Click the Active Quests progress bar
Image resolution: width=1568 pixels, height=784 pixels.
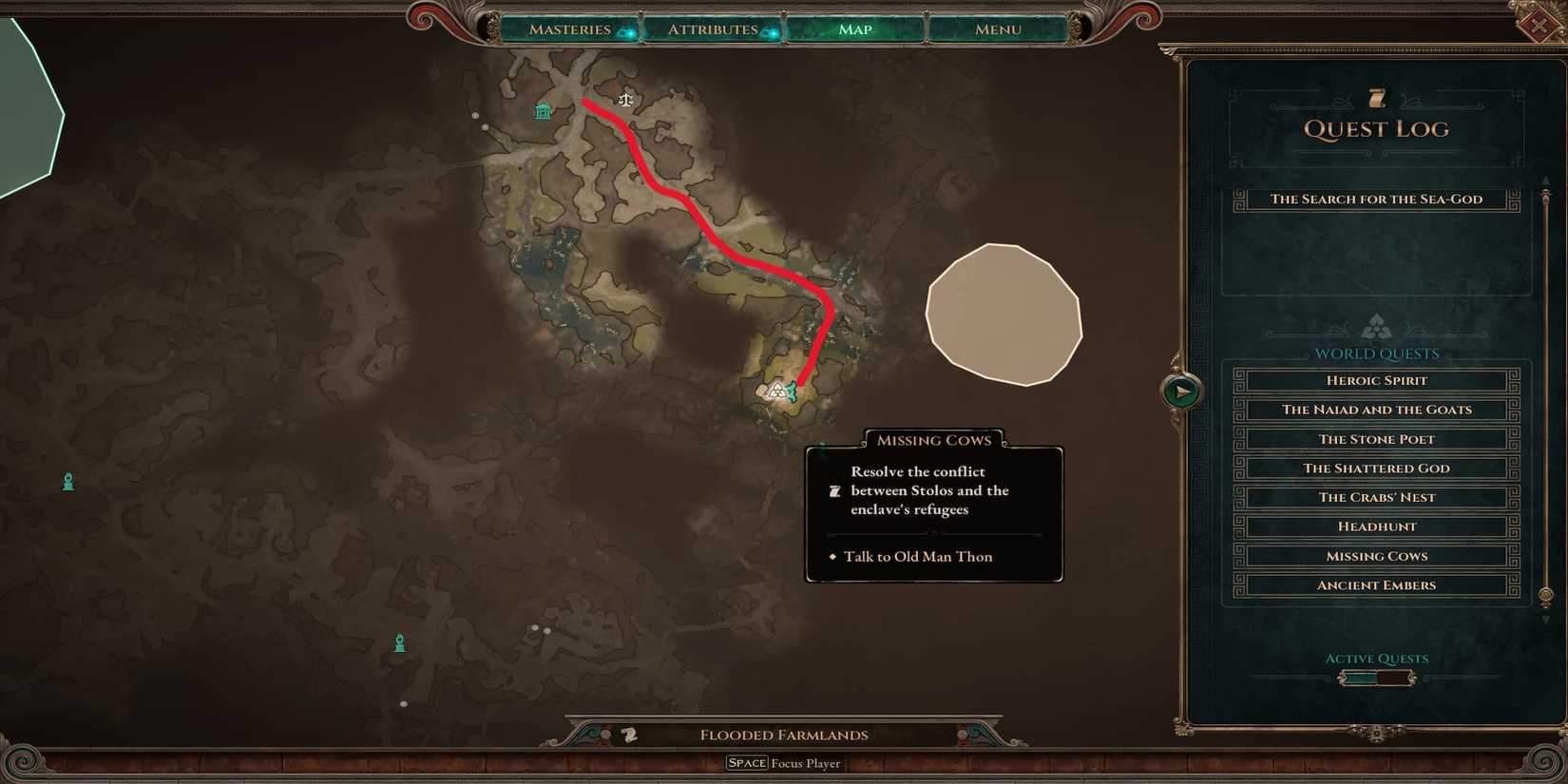point(1376,677)
